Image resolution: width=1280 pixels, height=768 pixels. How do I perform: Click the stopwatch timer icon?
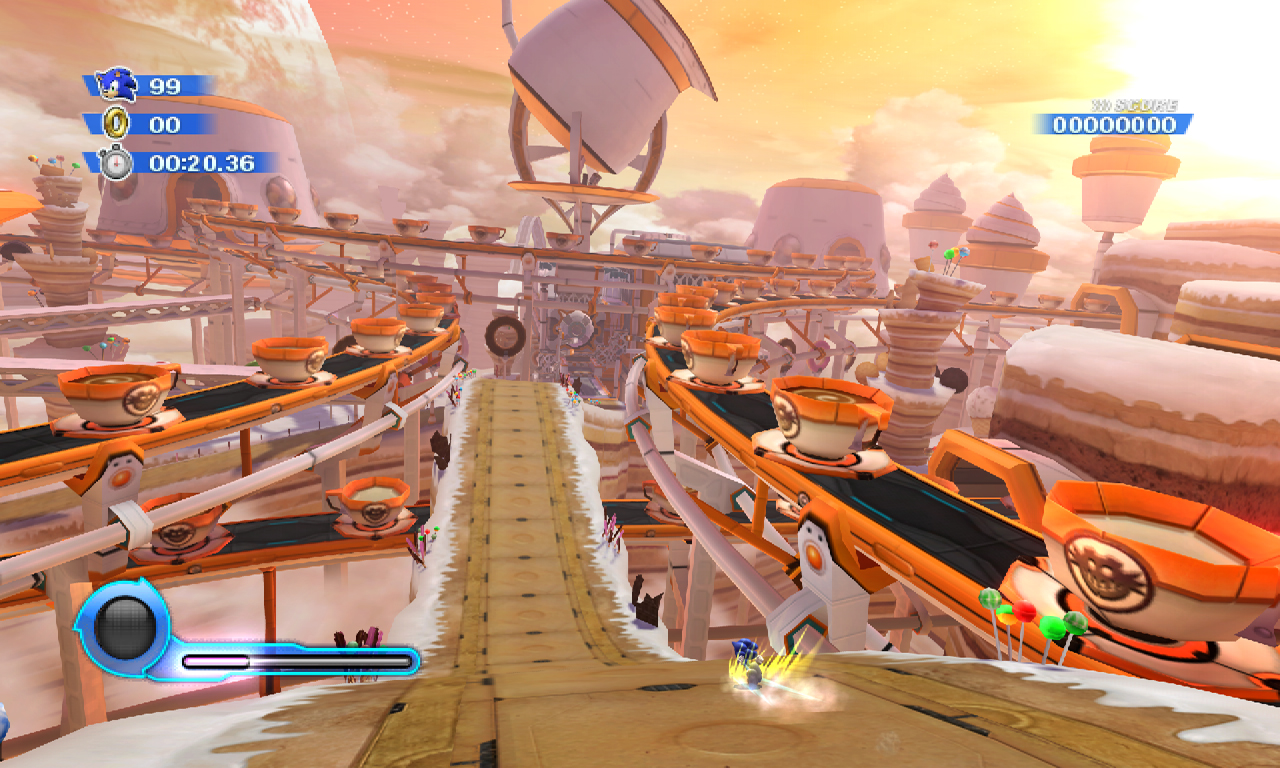tap(116, 162)
